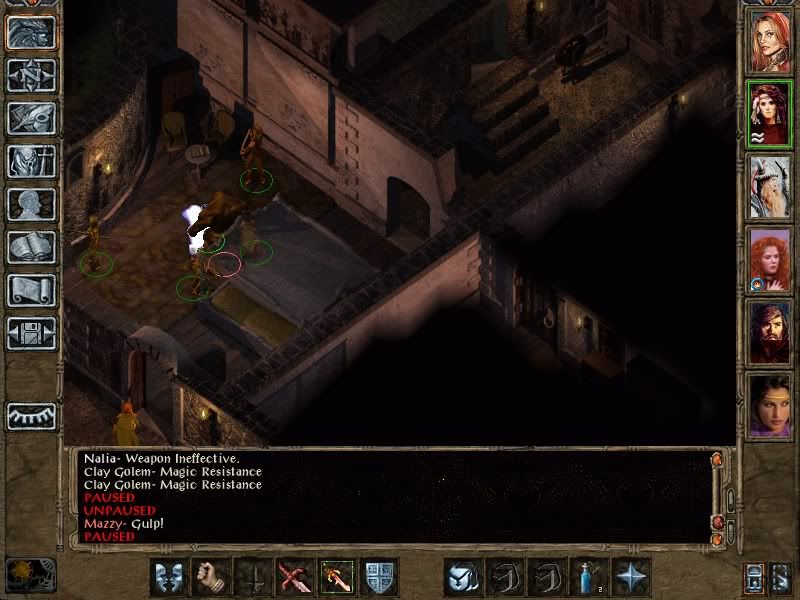This screenshot has height=600, width=800.
Task: Select the first red-hooded woman portrait
Action: pyautogui.click(x=771, y=40)
